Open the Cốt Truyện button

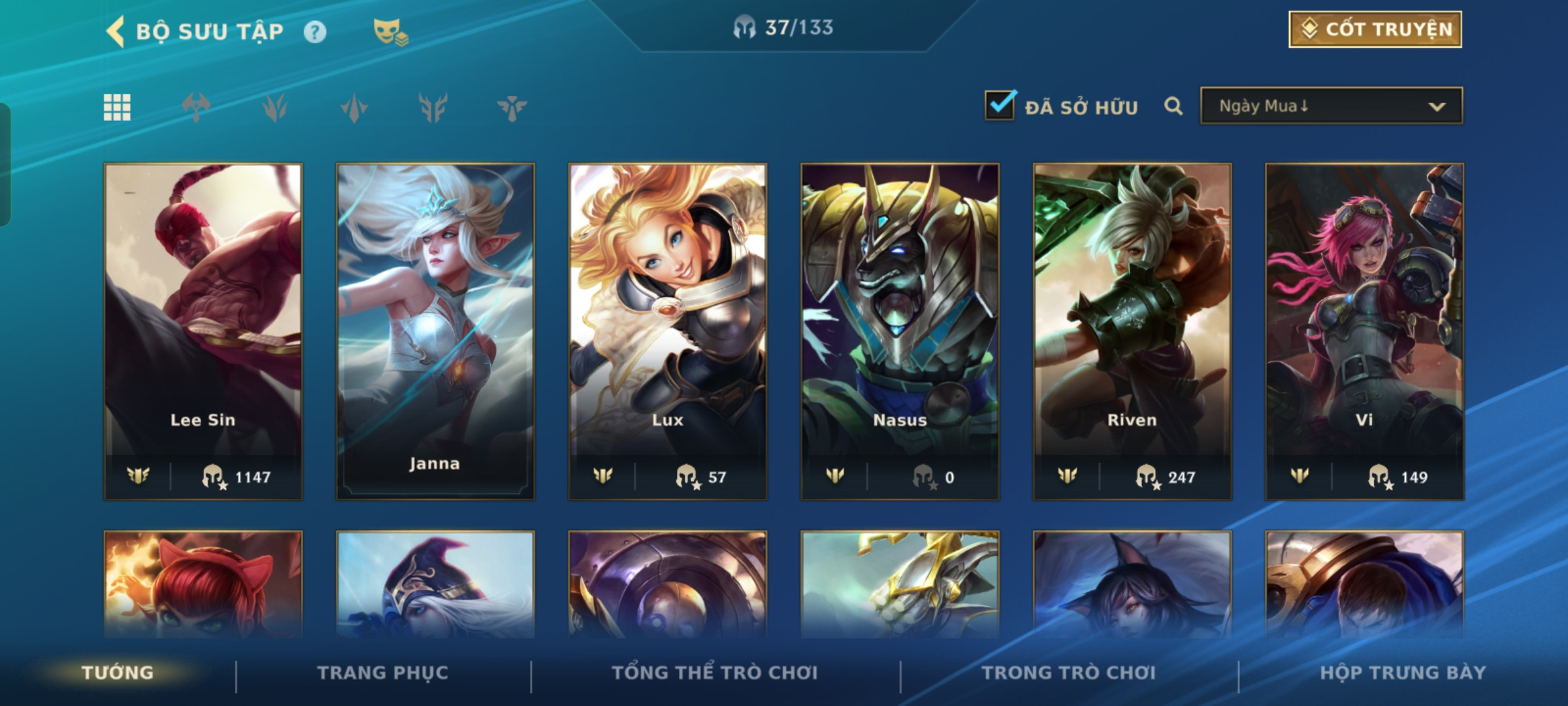[x=1375, y=29]
